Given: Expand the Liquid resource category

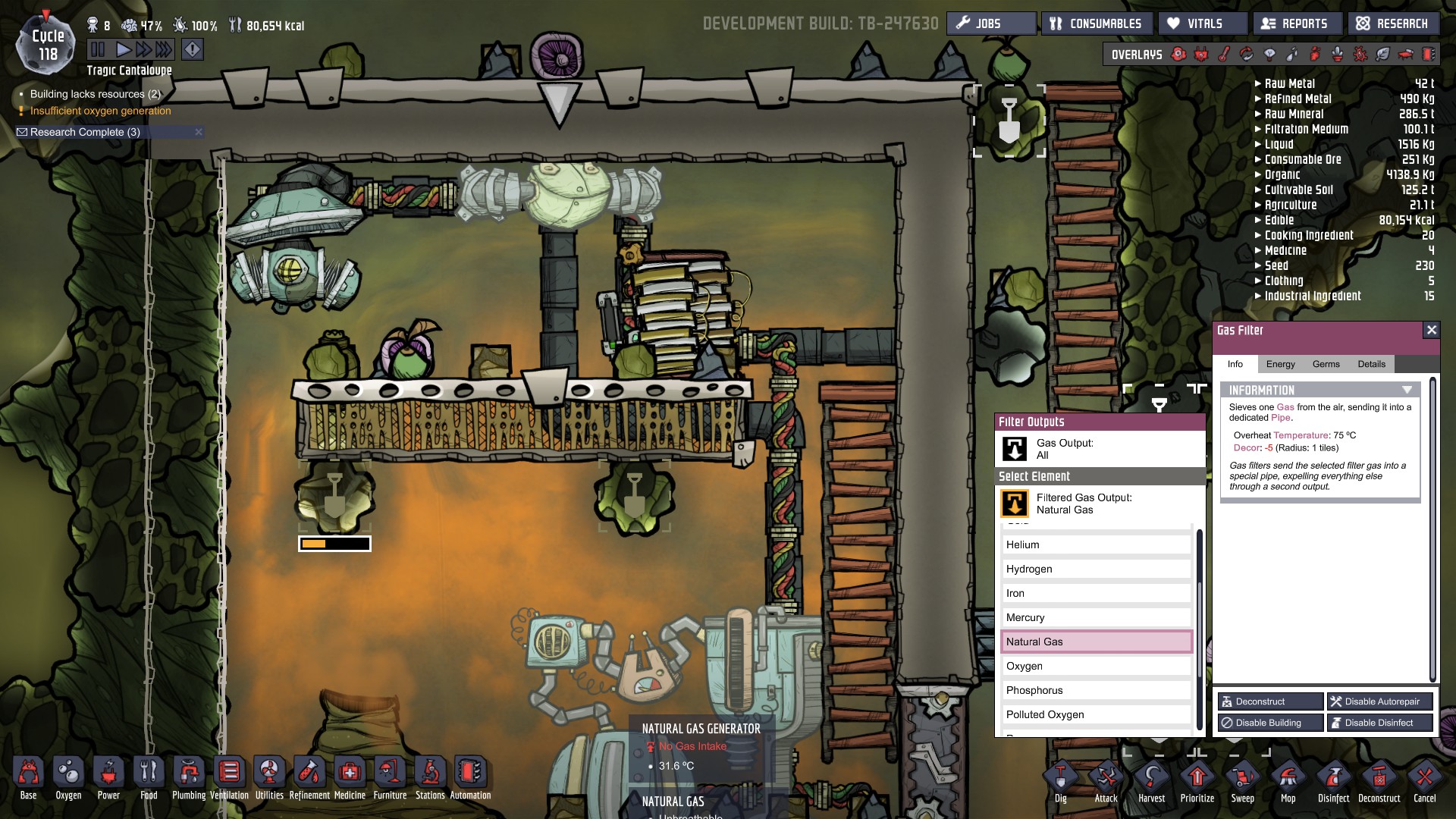Looking at the screenshot, I should [1258, 144].
